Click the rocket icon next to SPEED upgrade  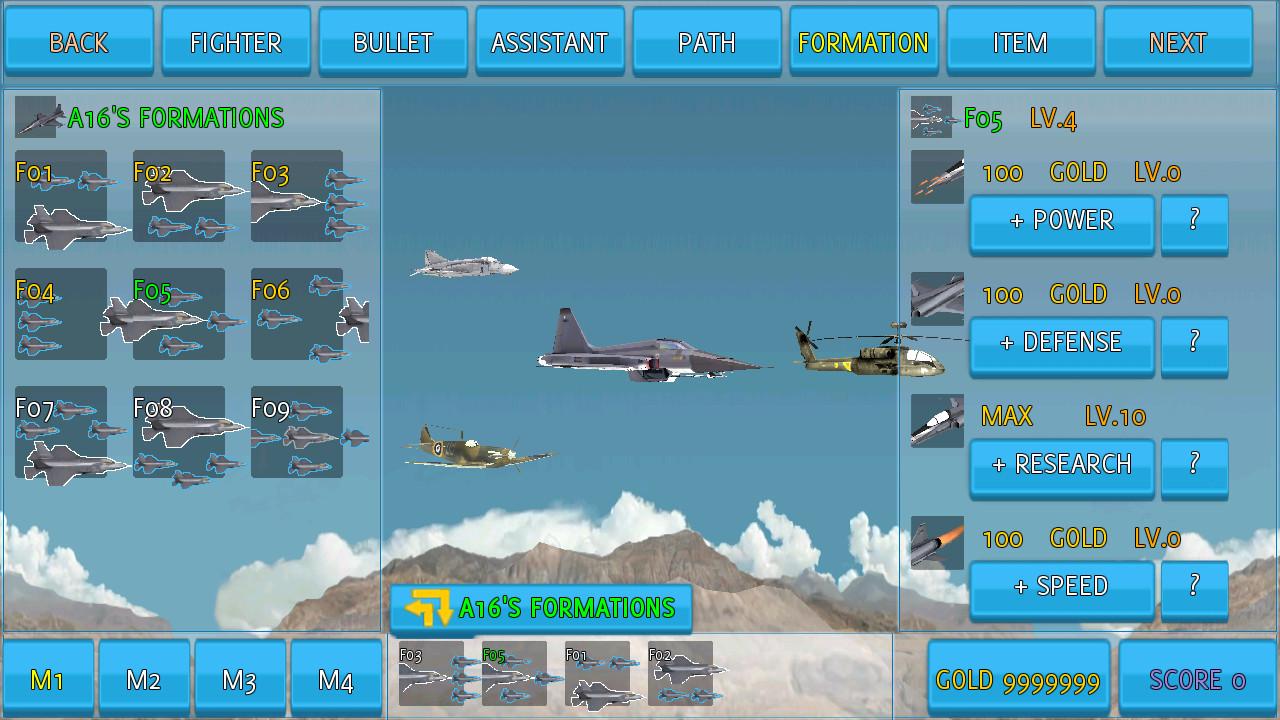937,541
